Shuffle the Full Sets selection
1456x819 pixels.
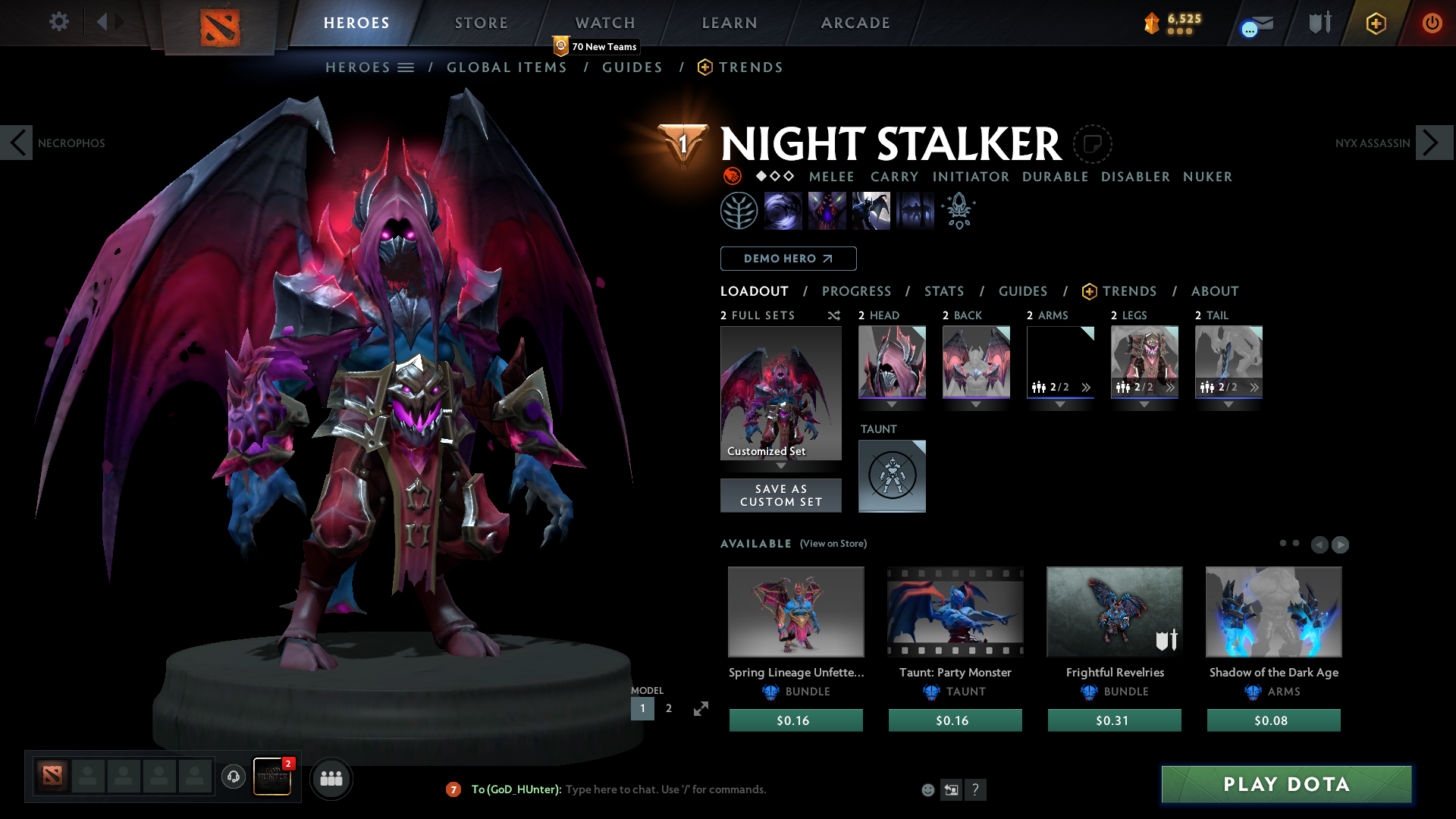833,315
